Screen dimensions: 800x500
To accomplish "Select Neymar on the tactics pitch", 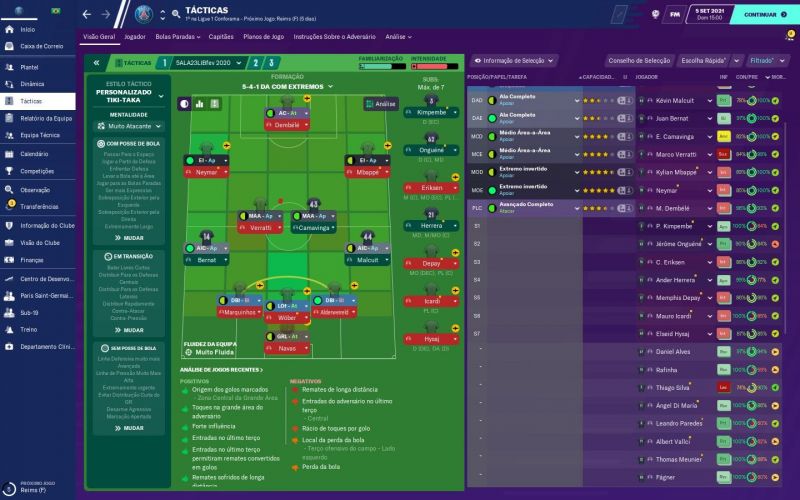I will coord(205,172).
